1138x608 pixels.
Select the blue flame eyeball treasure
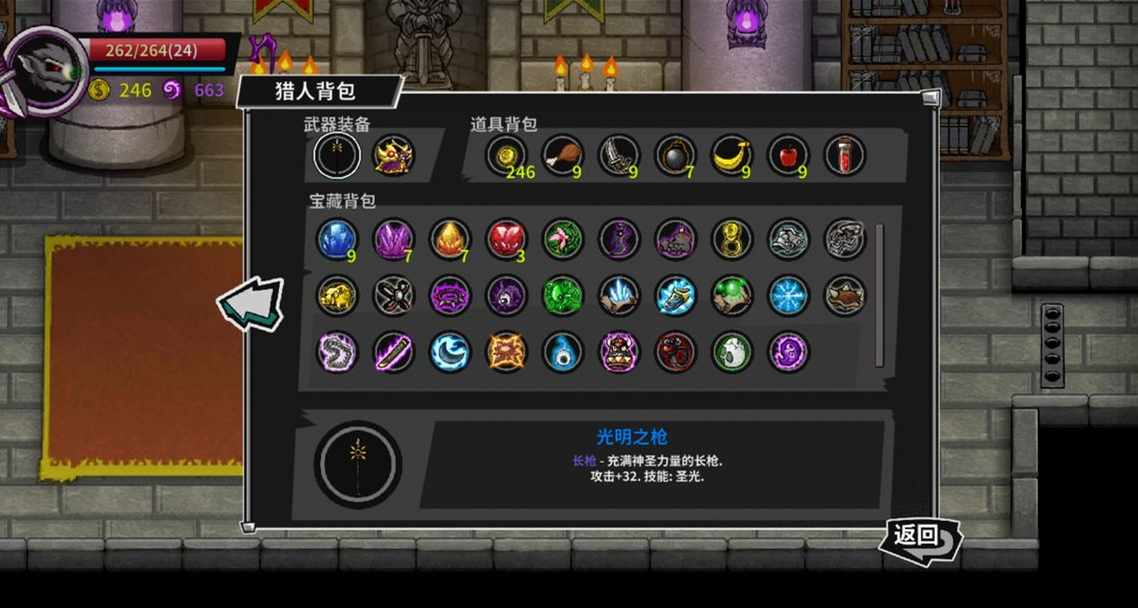click(562, 352)
